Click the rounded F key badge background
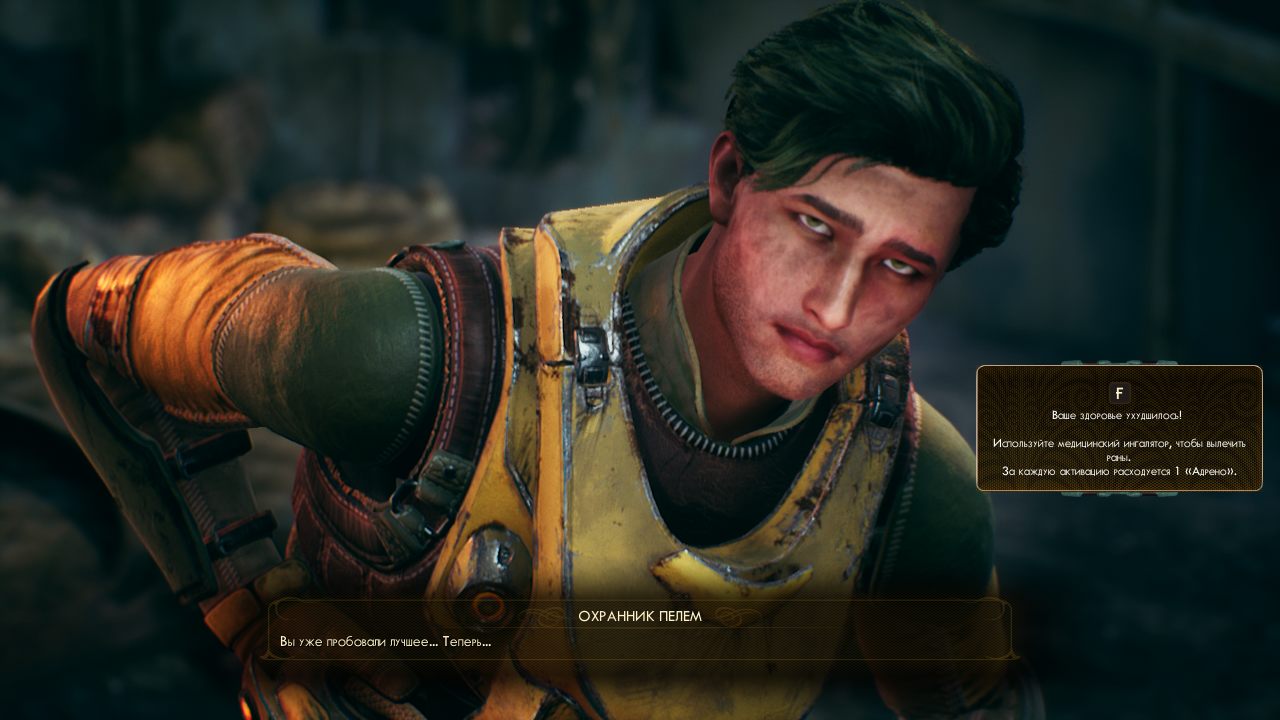 (1120, 393)
